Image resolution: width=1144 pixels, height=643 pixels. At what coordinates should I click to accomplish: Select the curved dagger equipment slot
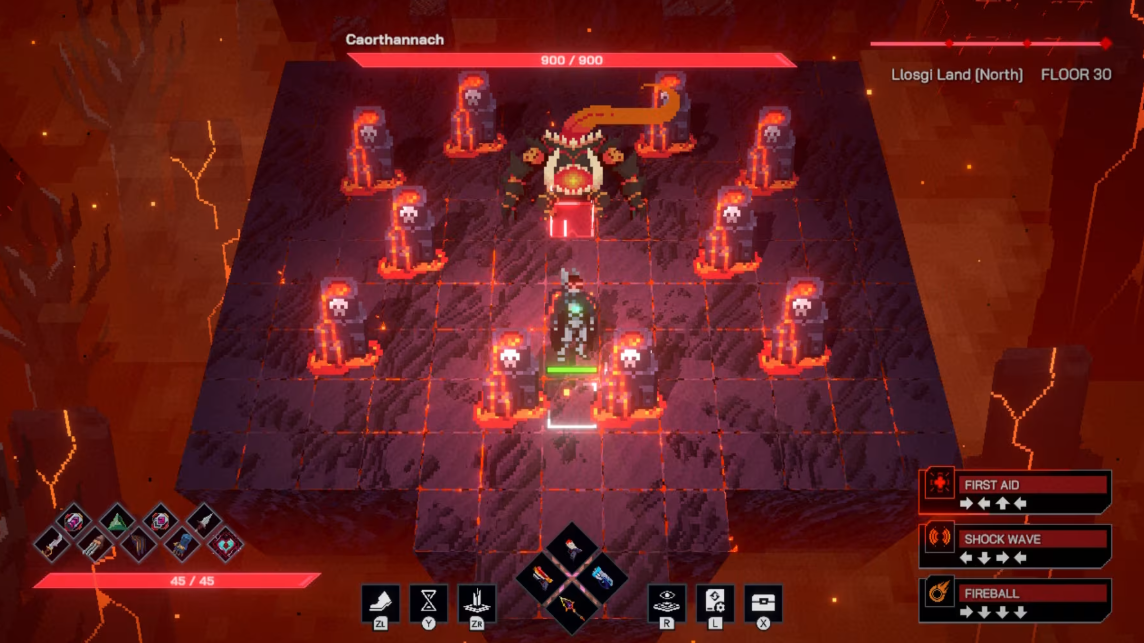pyautogui.click(x=52, y=543)
